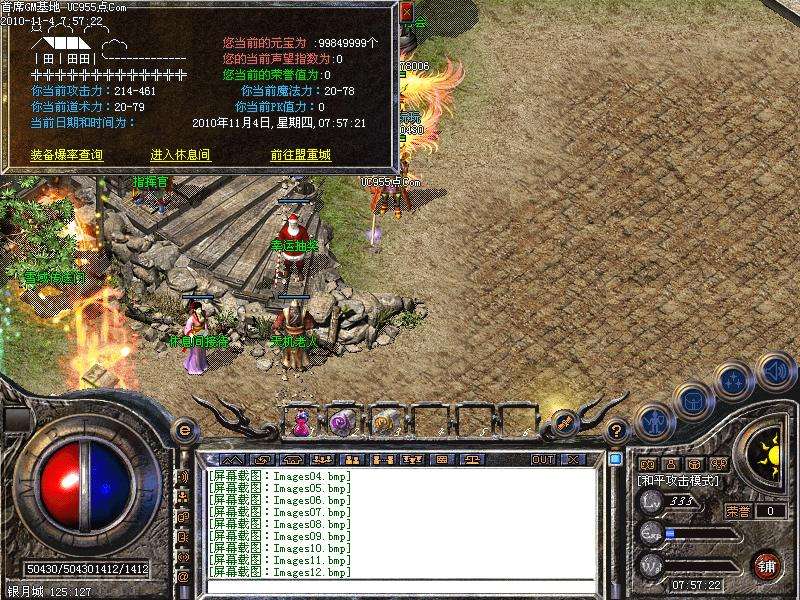Click the question mark help button

tap(617, 432)
